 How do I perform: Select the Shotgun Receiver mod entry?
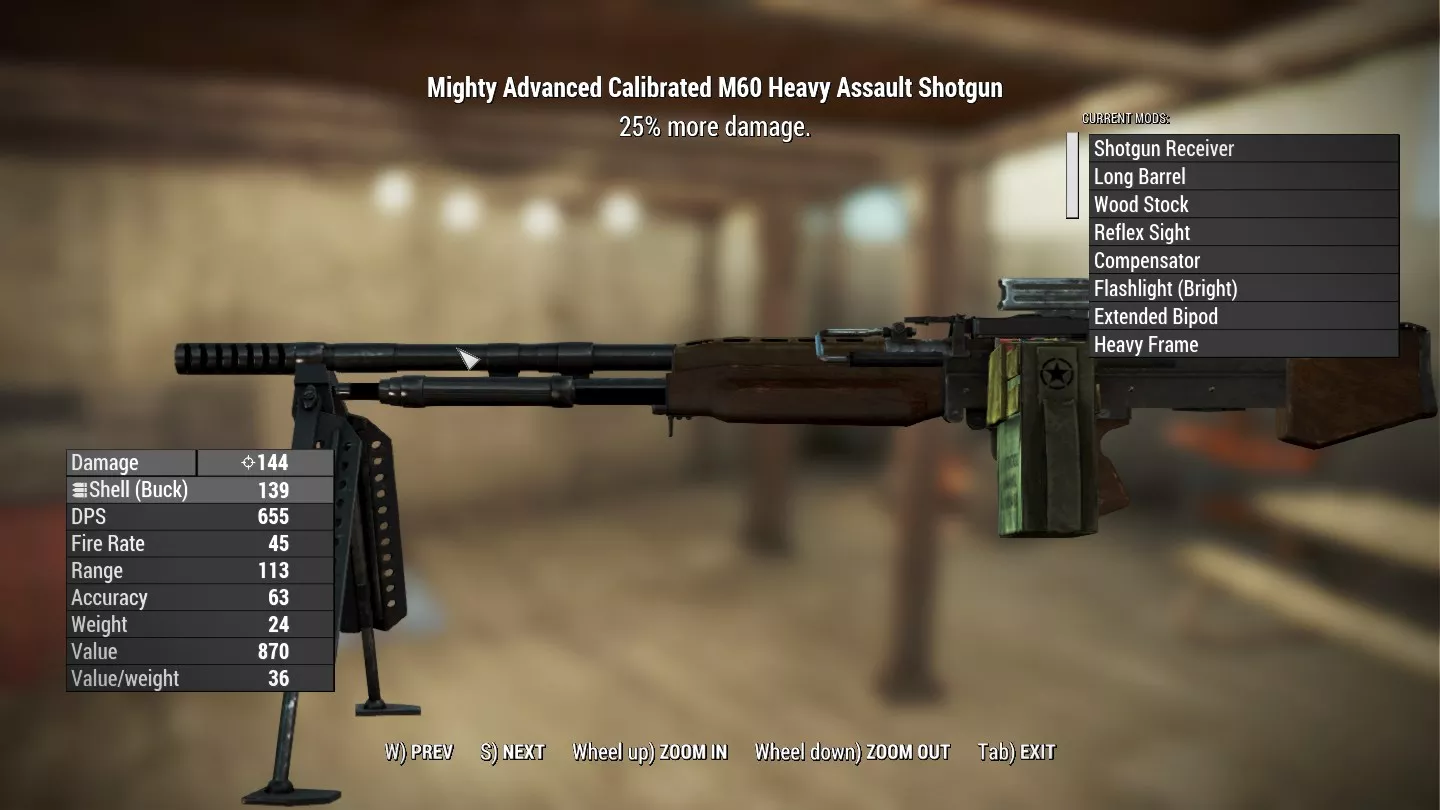[1243, 149]
